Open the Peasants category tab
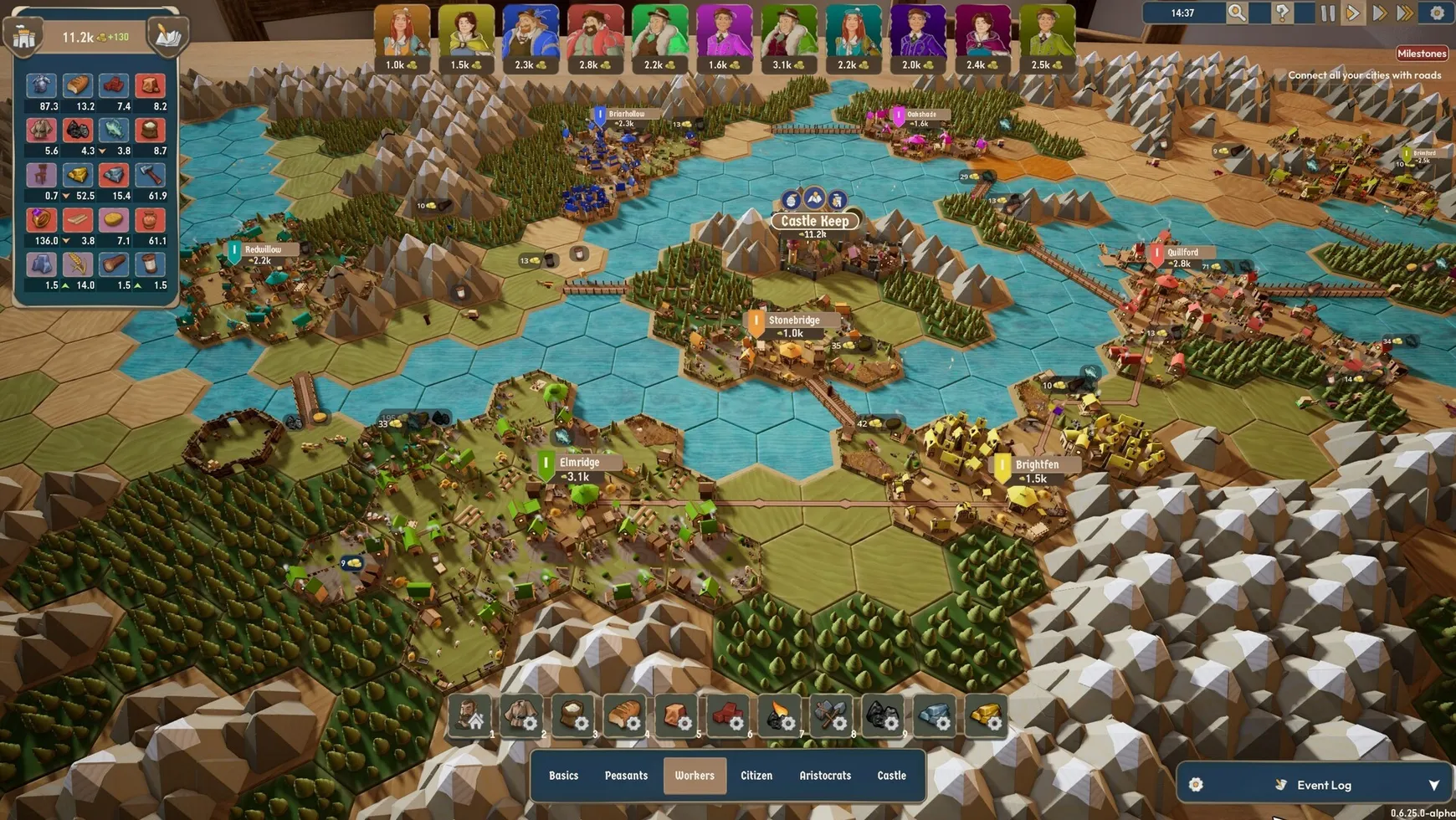 click(626, 776)
